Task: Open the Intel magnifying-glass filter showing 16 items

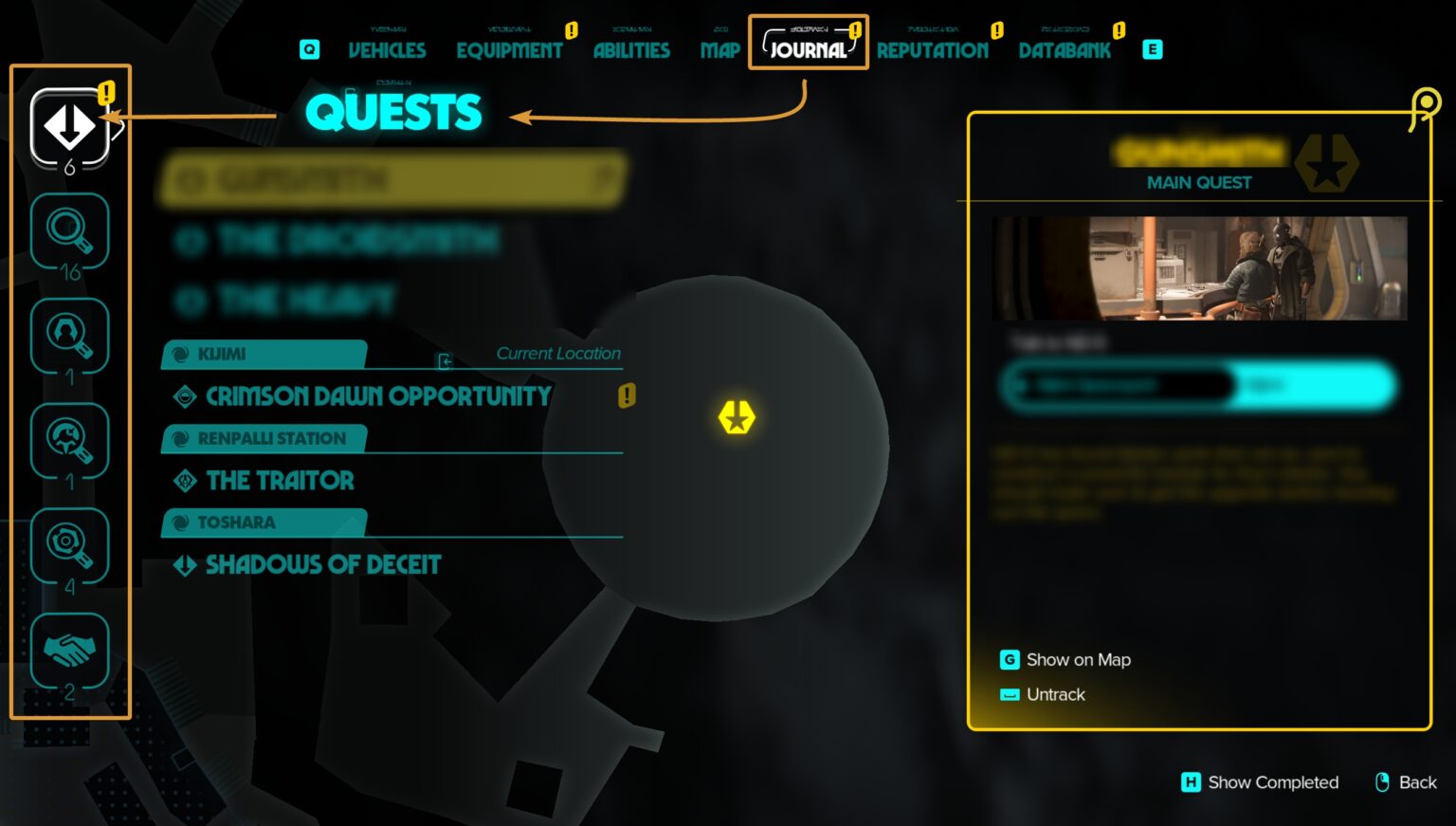Action: [68, 230]
